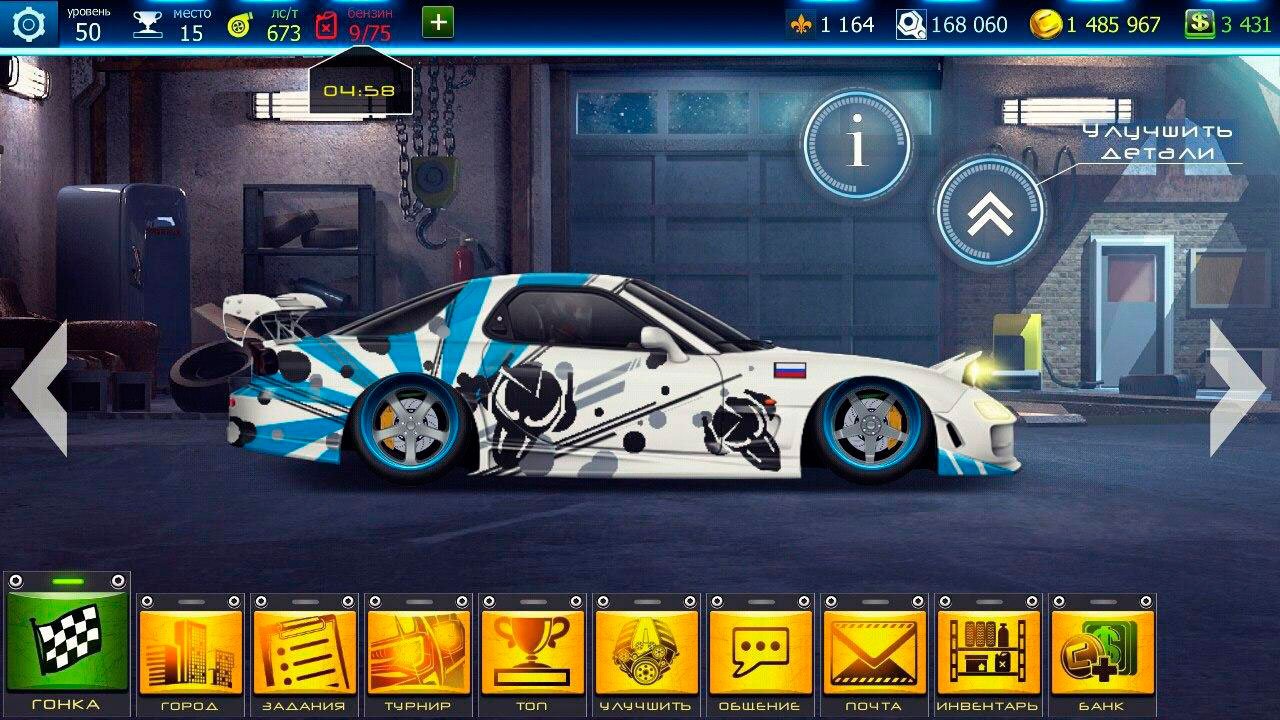Show car info with the "i" button
This screenshot has width=1280, height=720.
pos(856,144)
